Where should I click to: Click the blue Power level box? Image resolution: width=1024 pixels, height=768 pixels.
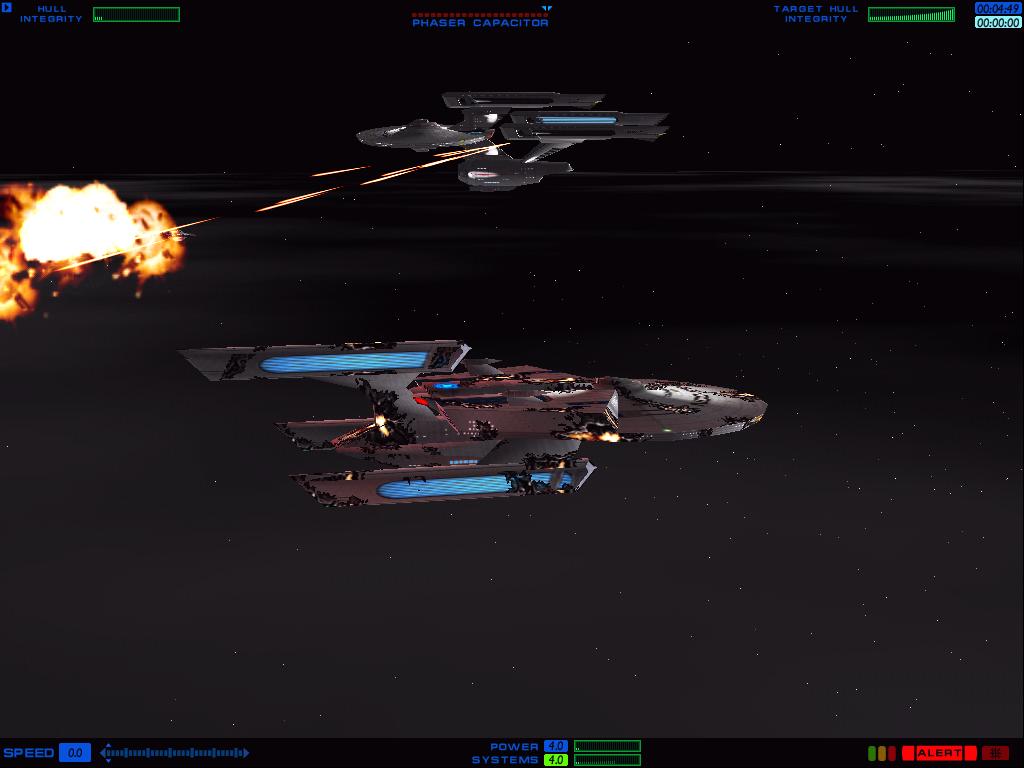coord(555,746)
